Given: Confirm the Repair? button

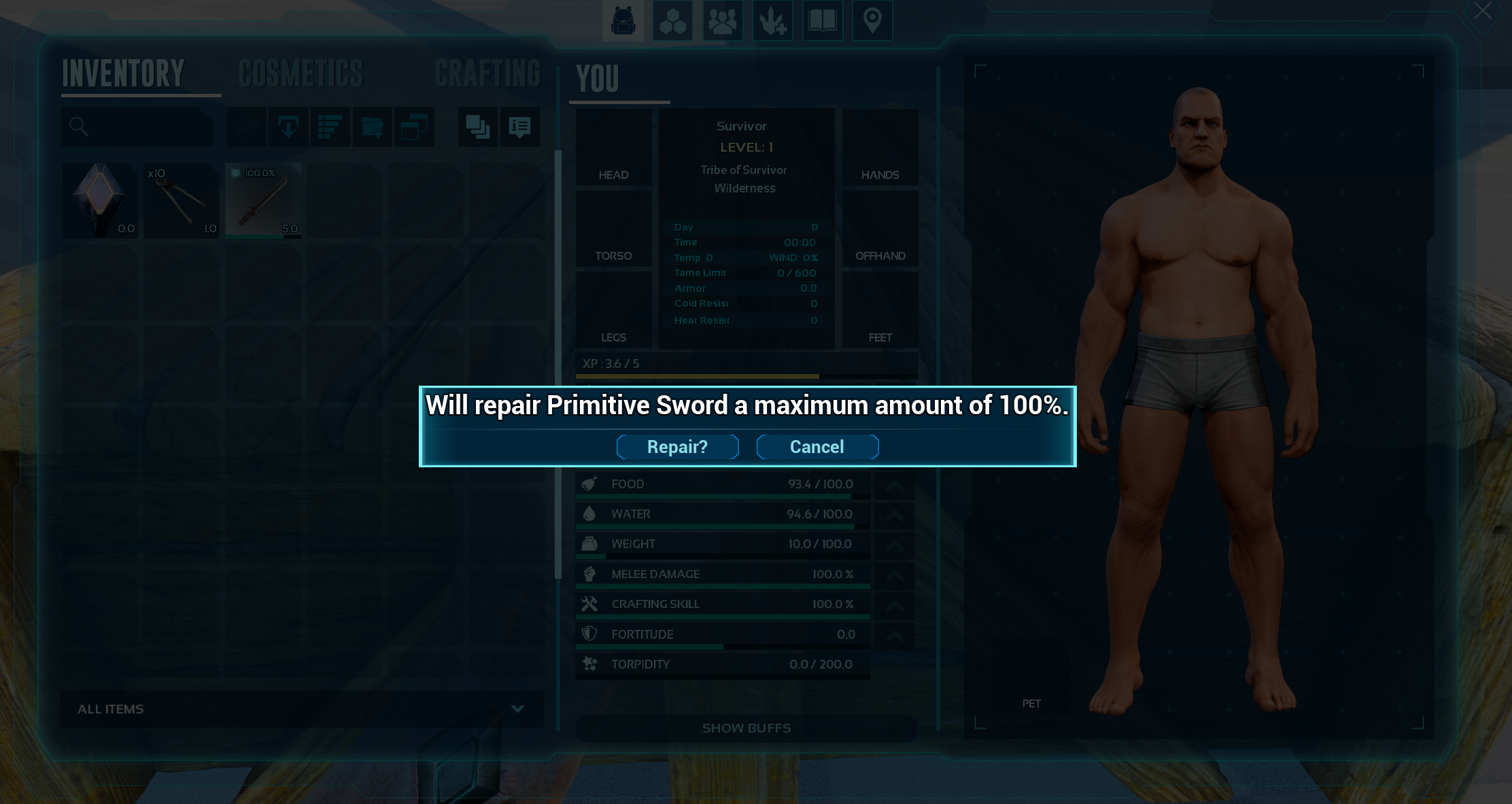Looking at the screenshot, I should pyautogui.click(x=677, y=447).
